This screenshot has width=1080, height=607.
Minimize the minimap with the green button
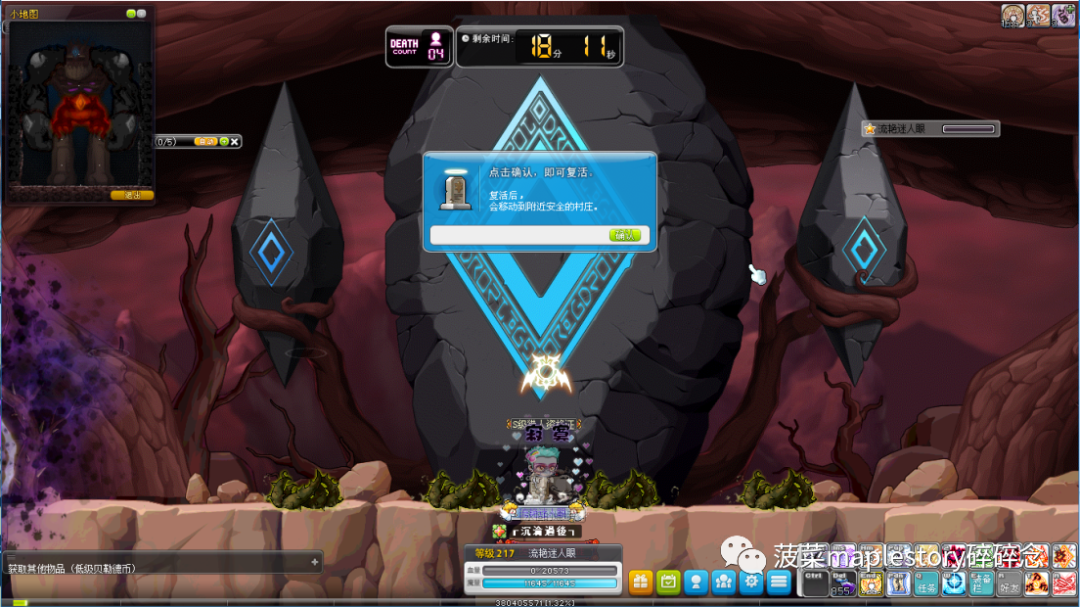pos(131,14)
